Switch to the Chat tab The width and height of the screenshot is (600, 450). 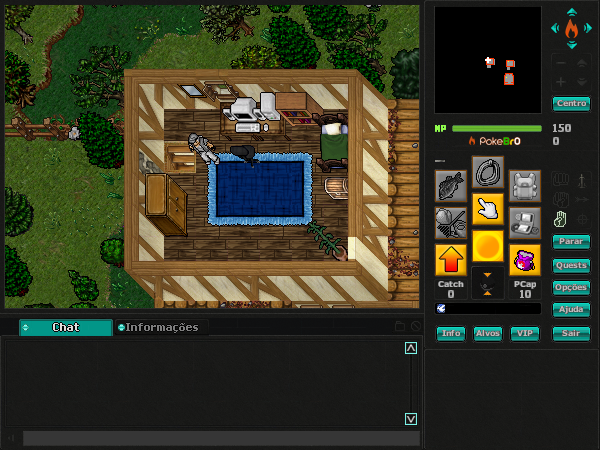point(66,327)
